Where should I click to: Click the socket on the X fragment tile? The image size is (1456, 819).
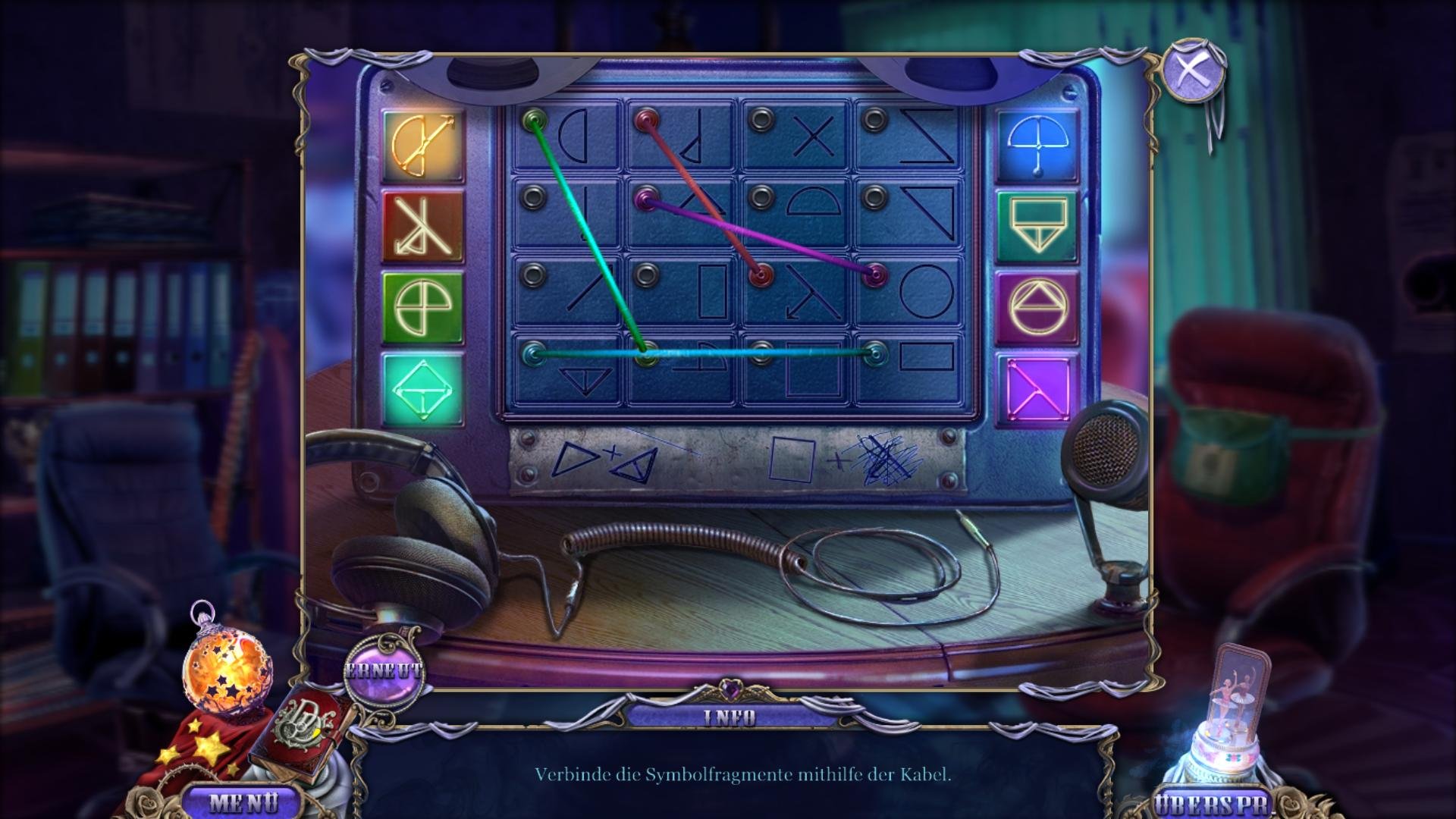[x=761, y=119]
